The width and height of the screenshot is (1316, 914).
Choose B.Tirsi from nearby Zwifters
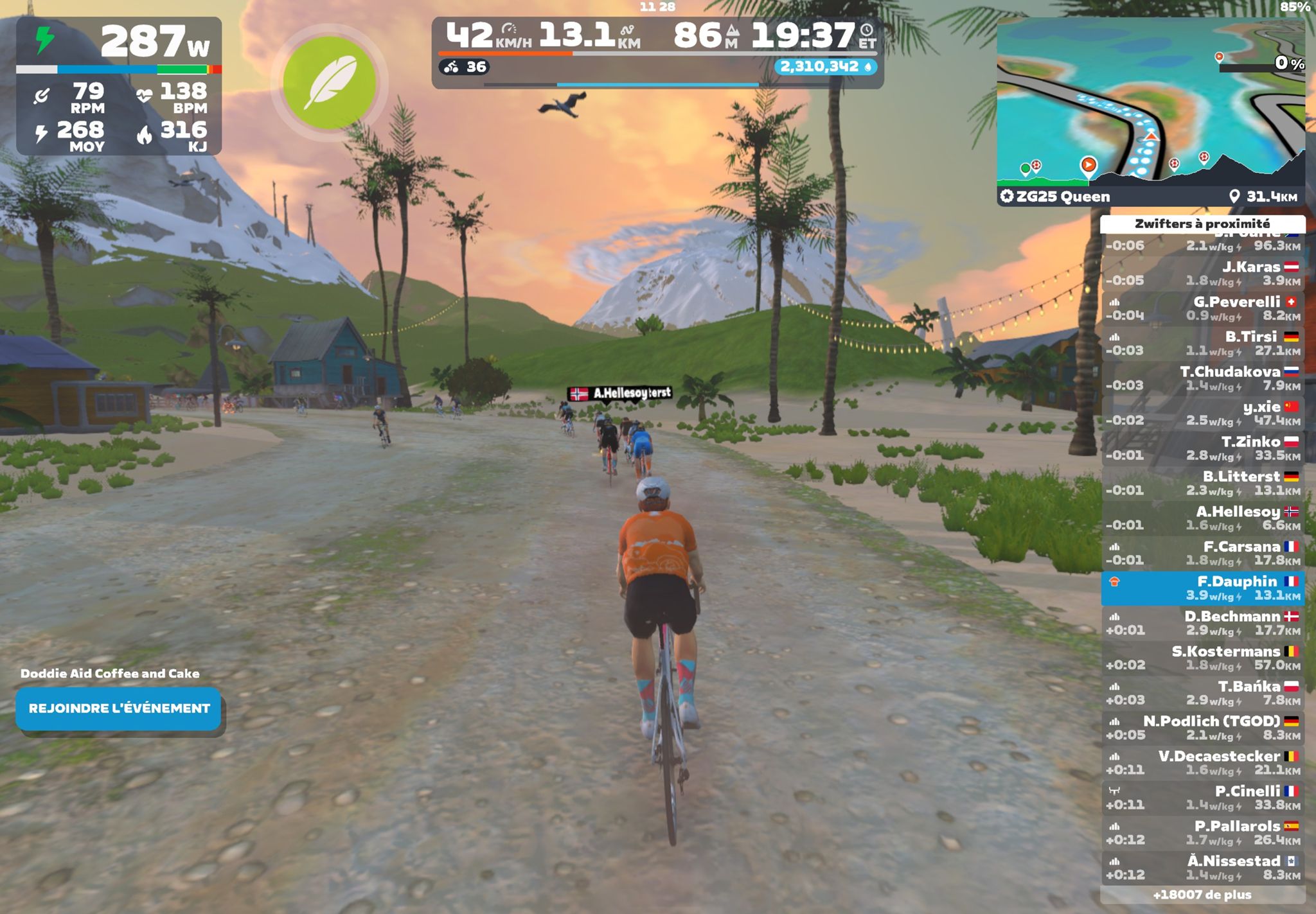click(1202, 344)
